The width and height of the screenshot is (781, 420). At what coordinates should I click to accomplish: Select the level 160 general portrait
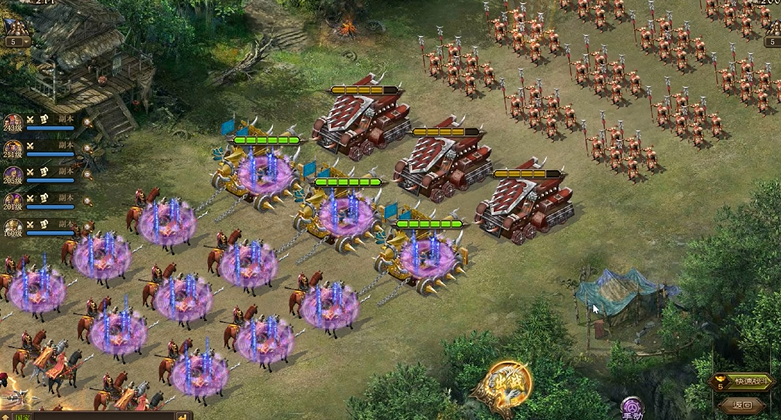[x=13, y=228]
